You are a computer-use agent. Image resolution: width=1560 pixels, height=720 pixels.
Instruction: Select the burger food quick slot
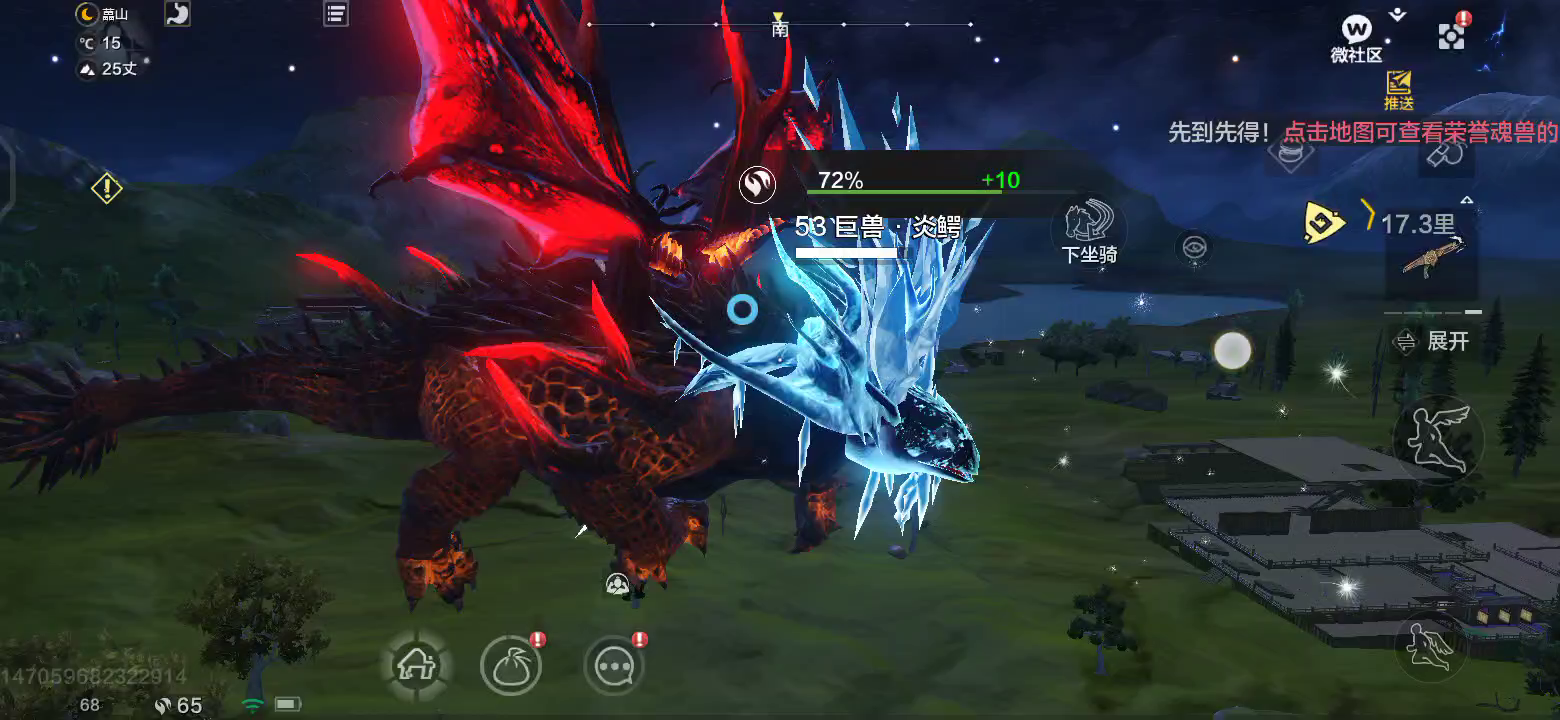(x=1291, y=153)
